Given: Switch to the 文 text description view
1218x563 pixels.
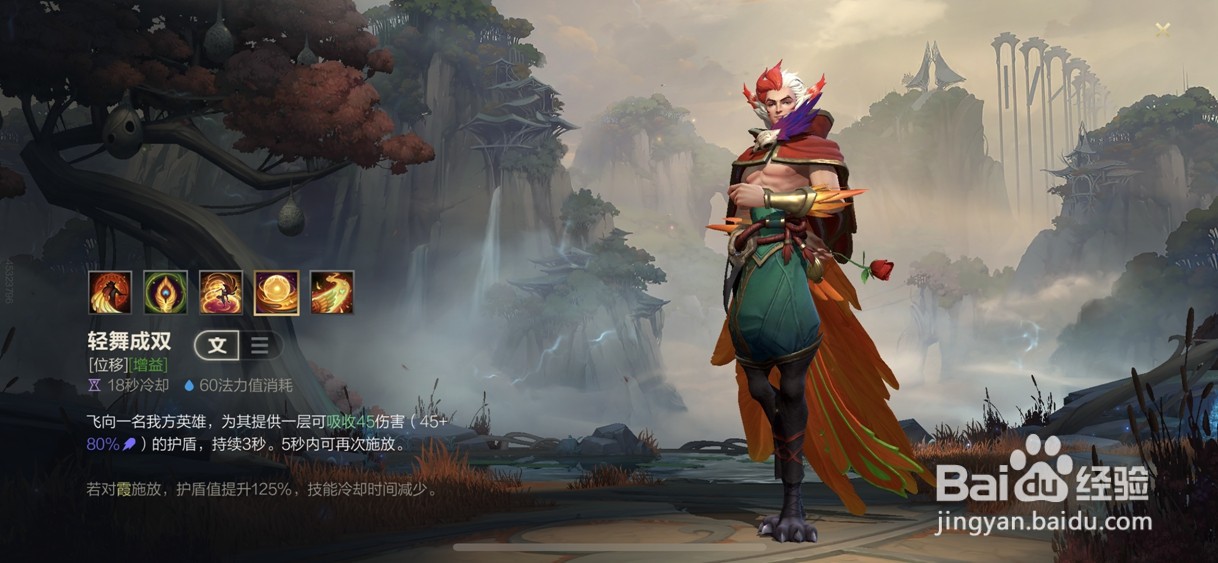Looking at the screenshot, I should click(217, 346).
